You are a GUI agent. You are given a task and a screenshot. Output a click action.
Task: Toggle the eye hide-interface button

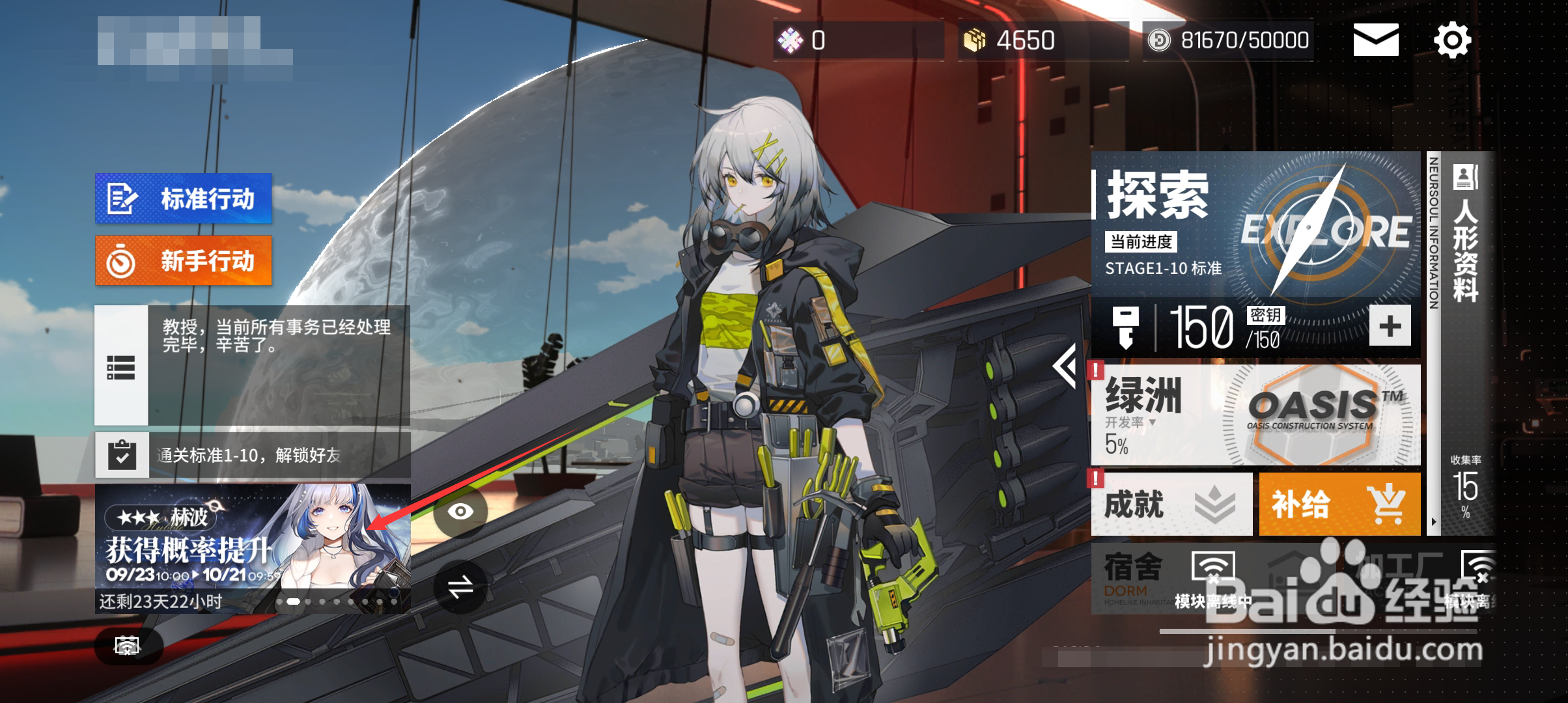point(460,512)
